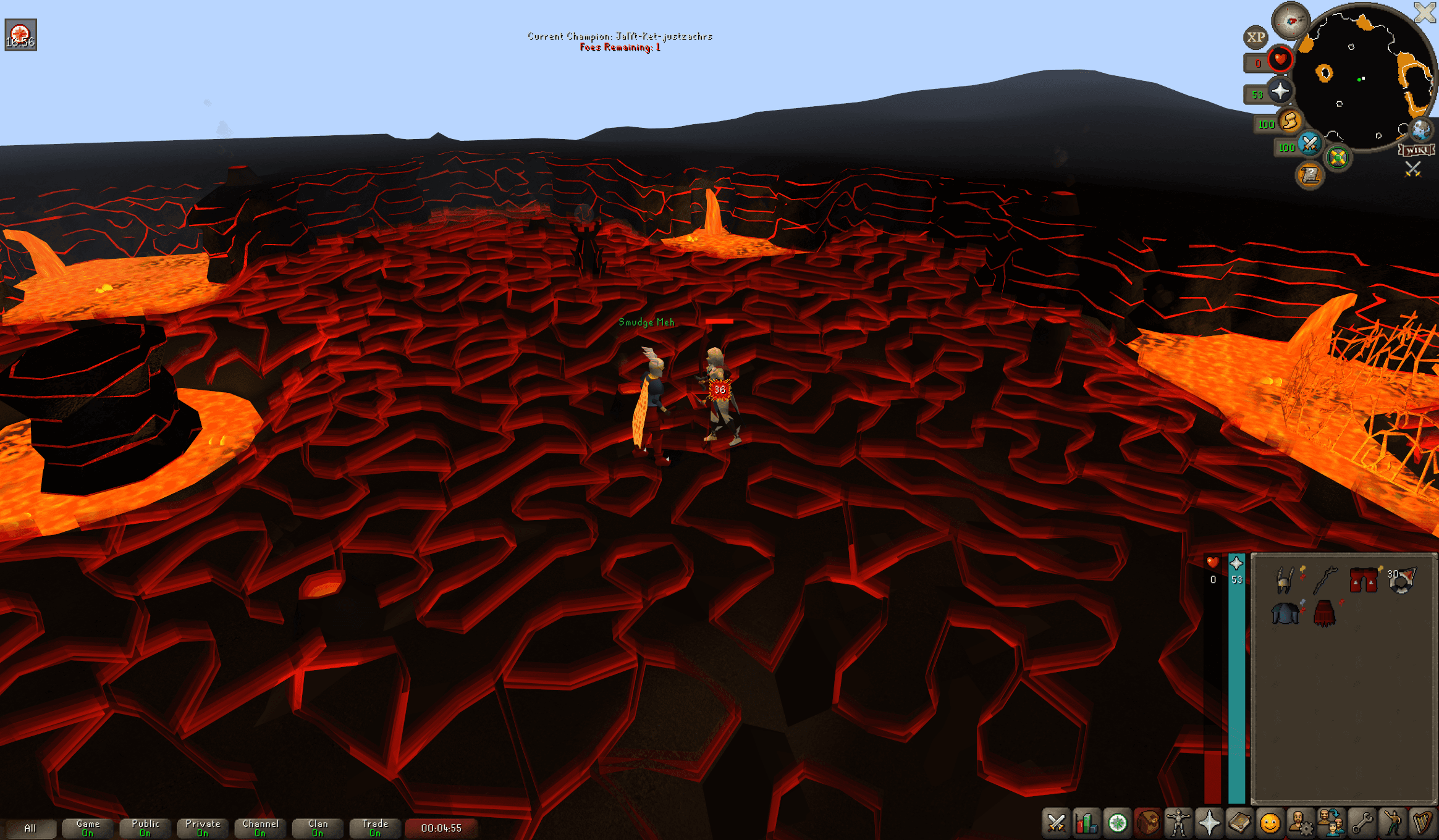This screenshot has width=1439, height=840.
Task: Open the Worn Equipment tab
Action: pyautogui.click(x=1178, y=823)
